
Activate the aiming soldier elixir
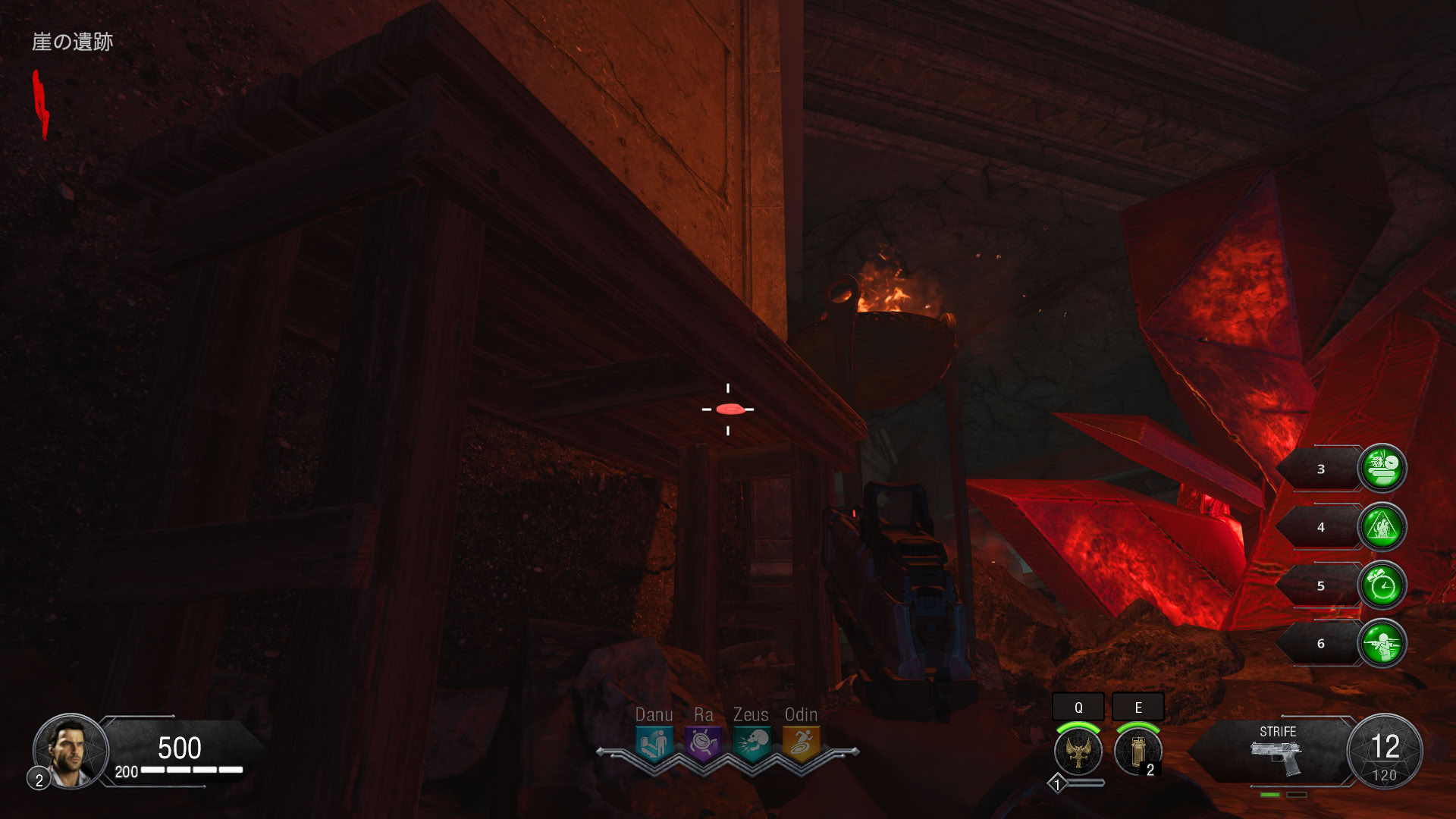click(1382, 643)
